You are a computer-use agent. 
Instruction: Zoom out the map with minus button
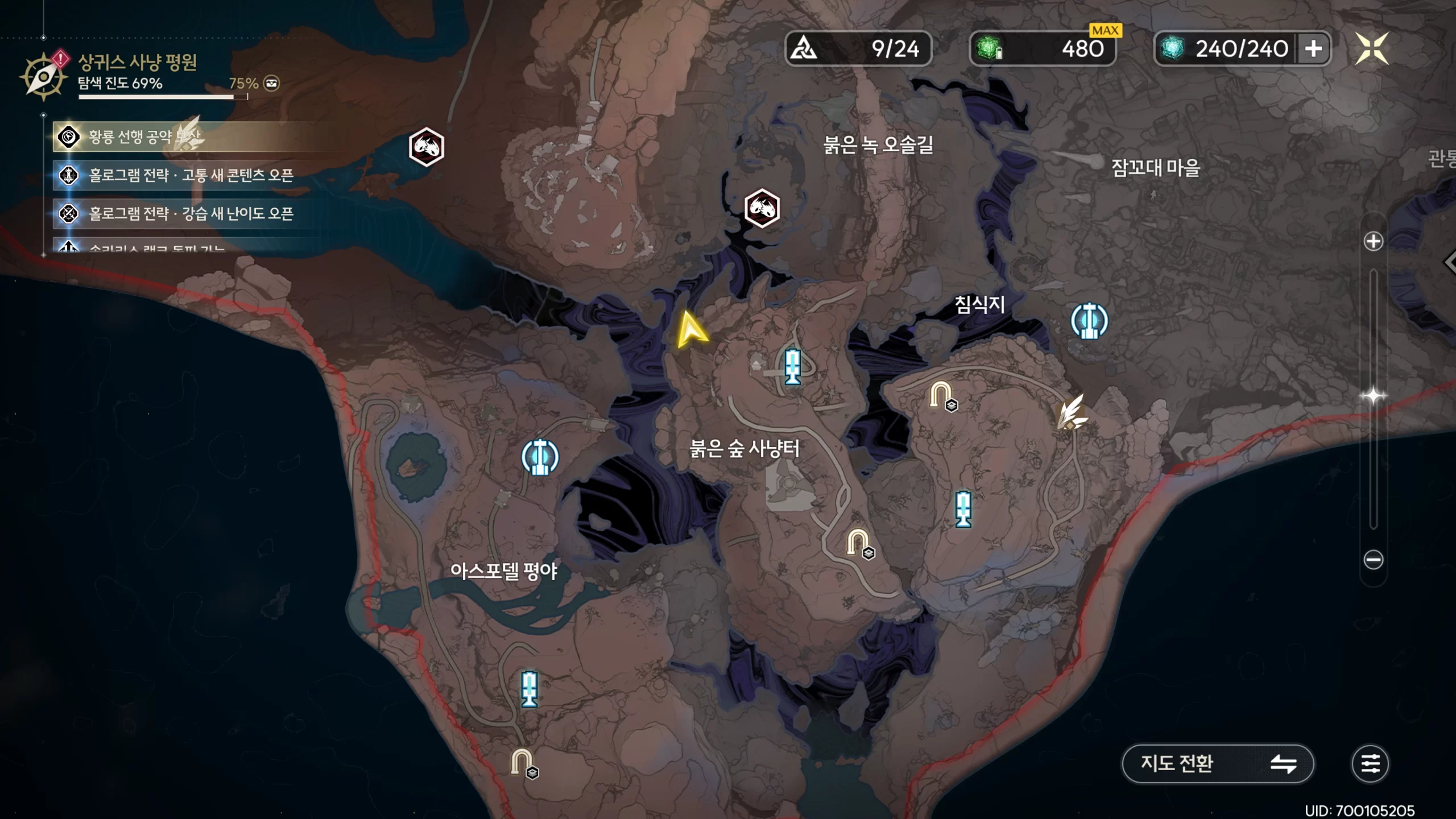(1373, 560)
